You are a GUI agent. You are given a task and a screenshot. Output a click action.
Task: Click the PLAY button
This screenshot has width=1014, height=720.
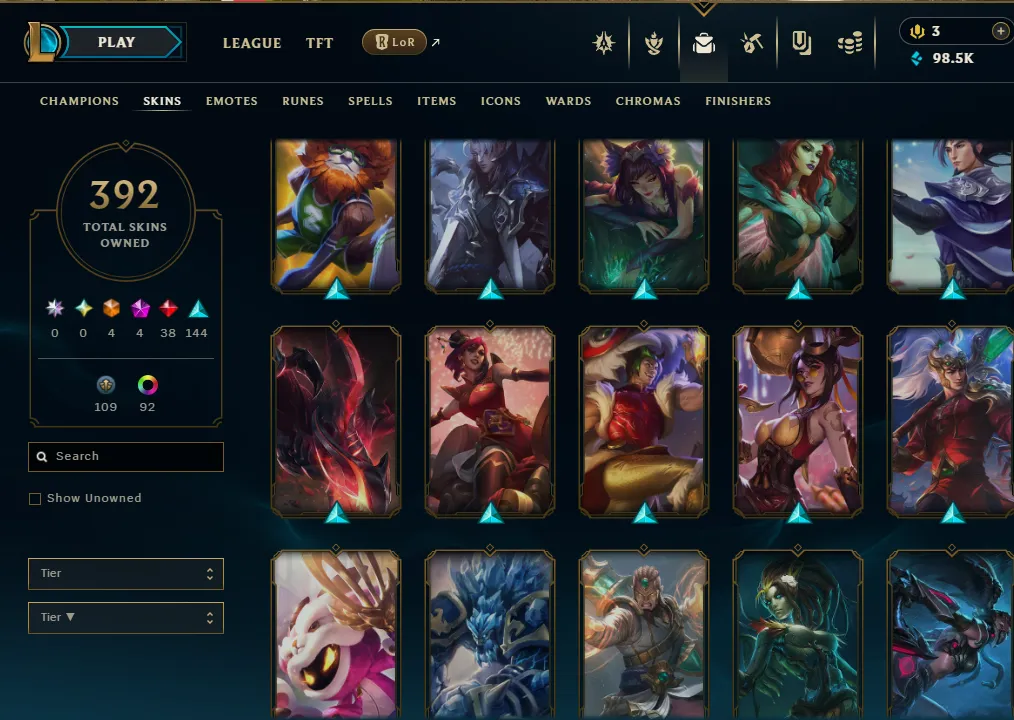[118, 43]
